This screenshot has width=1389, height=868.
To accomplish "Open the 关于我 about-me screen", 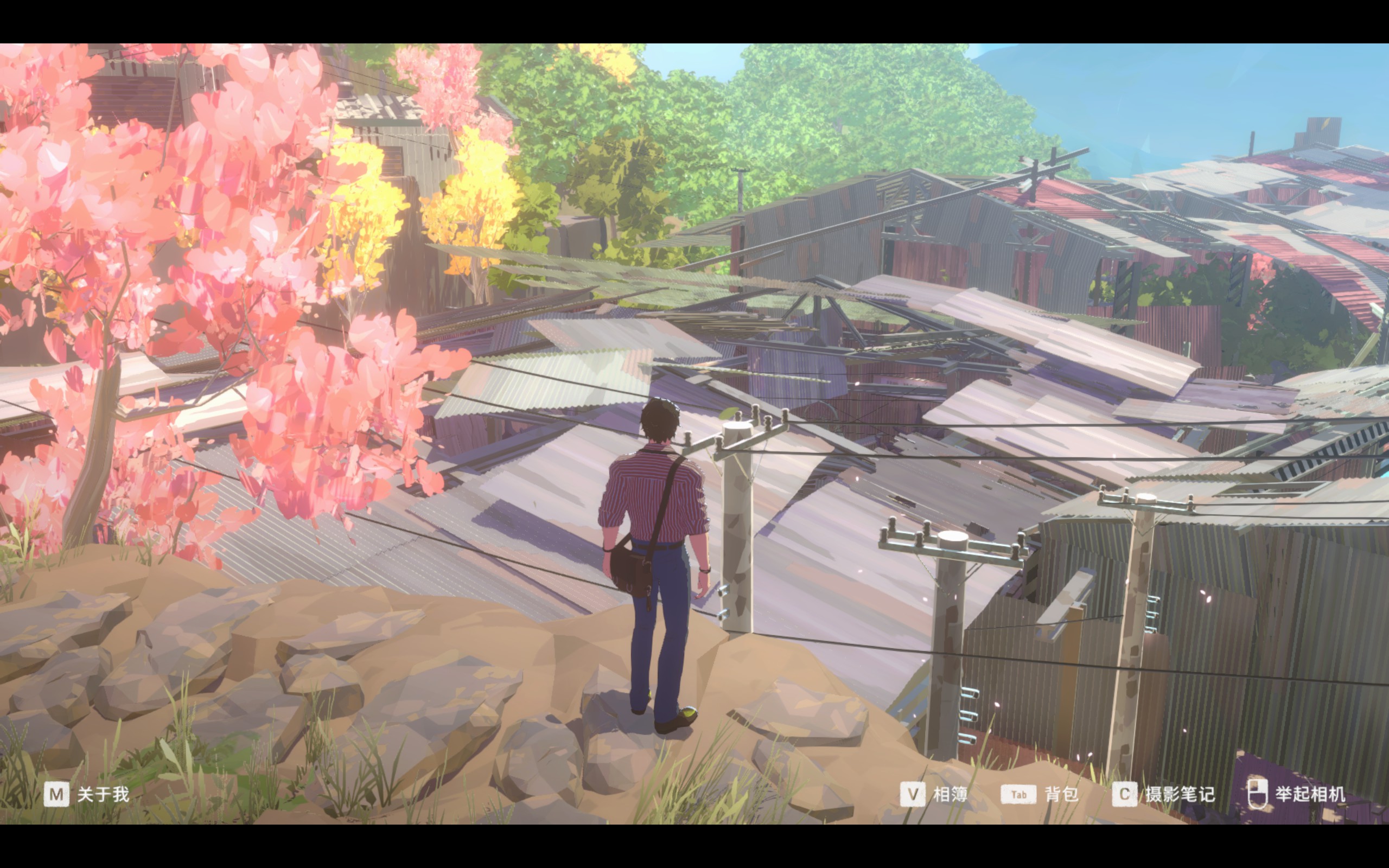I will (x=87, y=795).
